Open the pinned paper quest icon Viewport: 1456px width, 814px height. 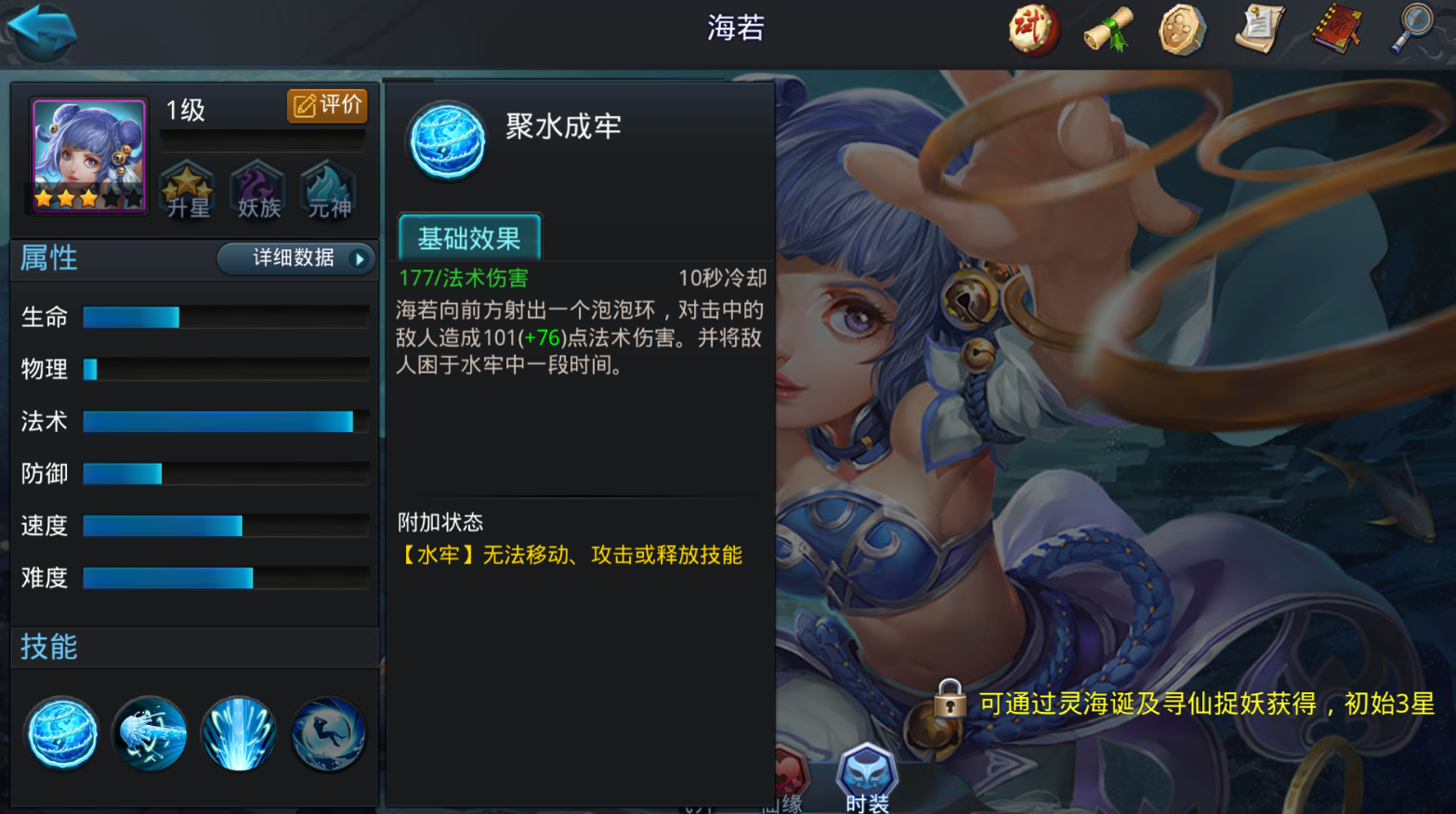pyautogui.click(x=1259, y=28)
